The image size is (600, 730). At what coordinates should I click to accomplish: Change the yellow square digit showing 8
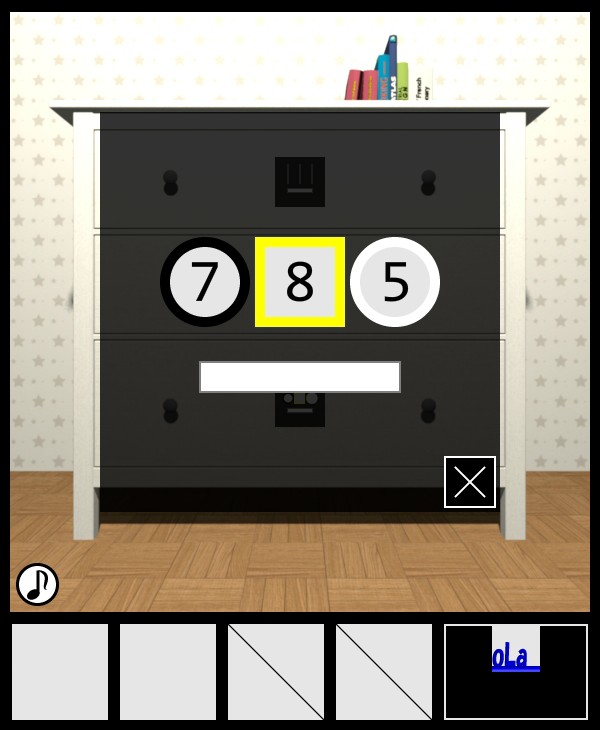[x=300, y=282]
